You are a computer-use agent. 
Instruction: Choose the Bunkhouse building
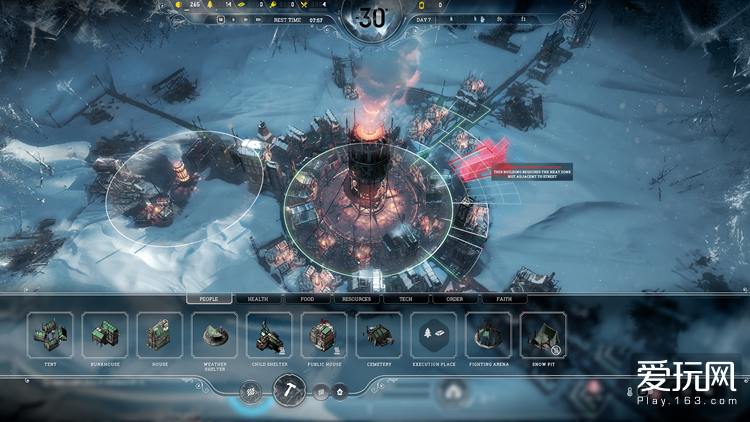[x=104, y=335]
